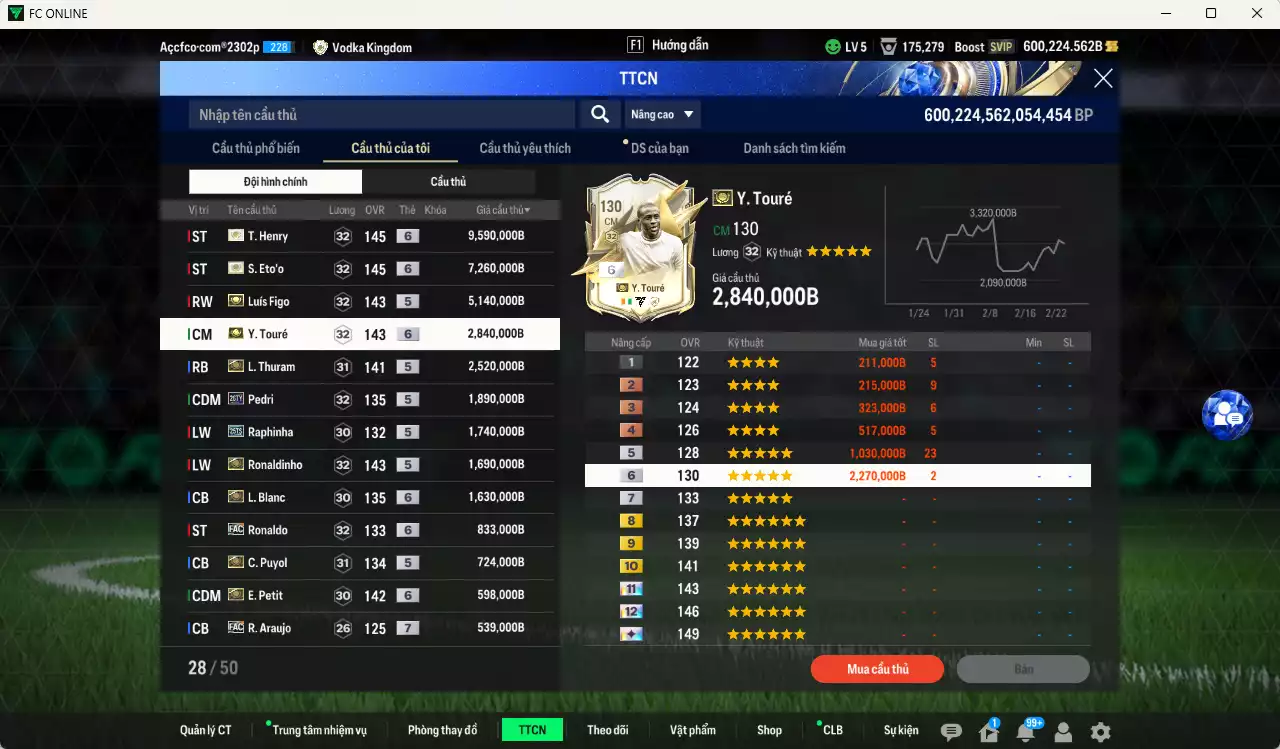
Task: Check notifications via the 99+ bell icon
Action: [1024, 733]
